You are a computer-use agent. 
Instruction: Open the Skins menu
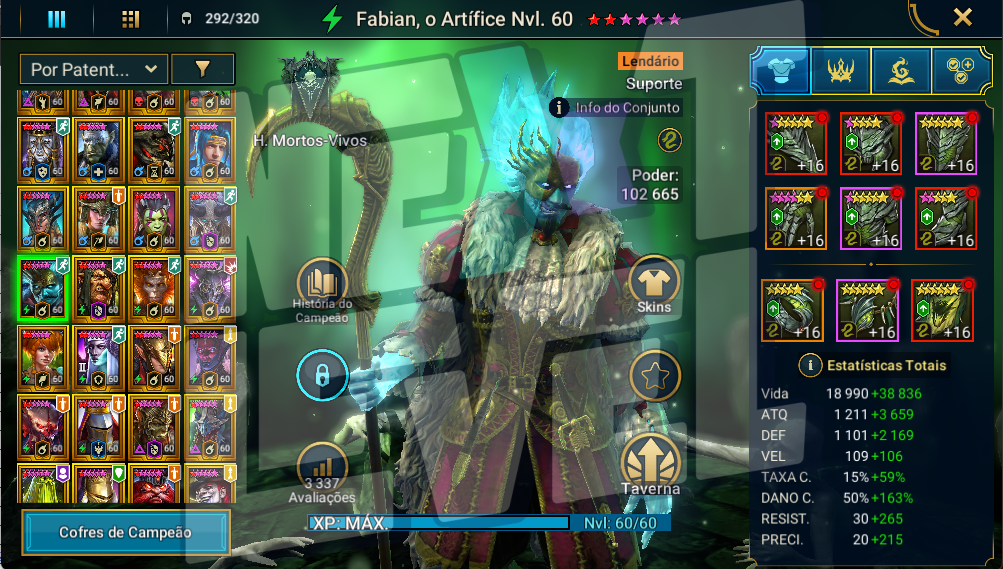tap(654, 282)
